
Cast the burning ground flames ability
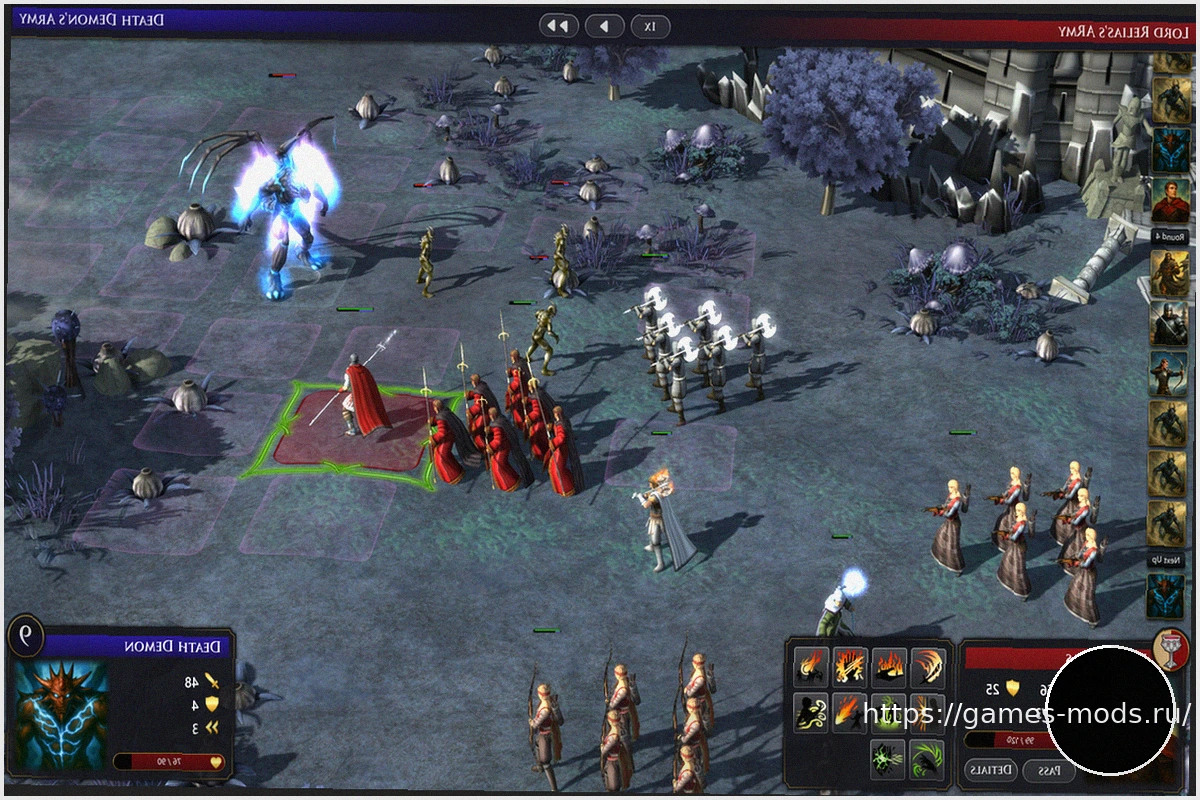pos(889,666)
